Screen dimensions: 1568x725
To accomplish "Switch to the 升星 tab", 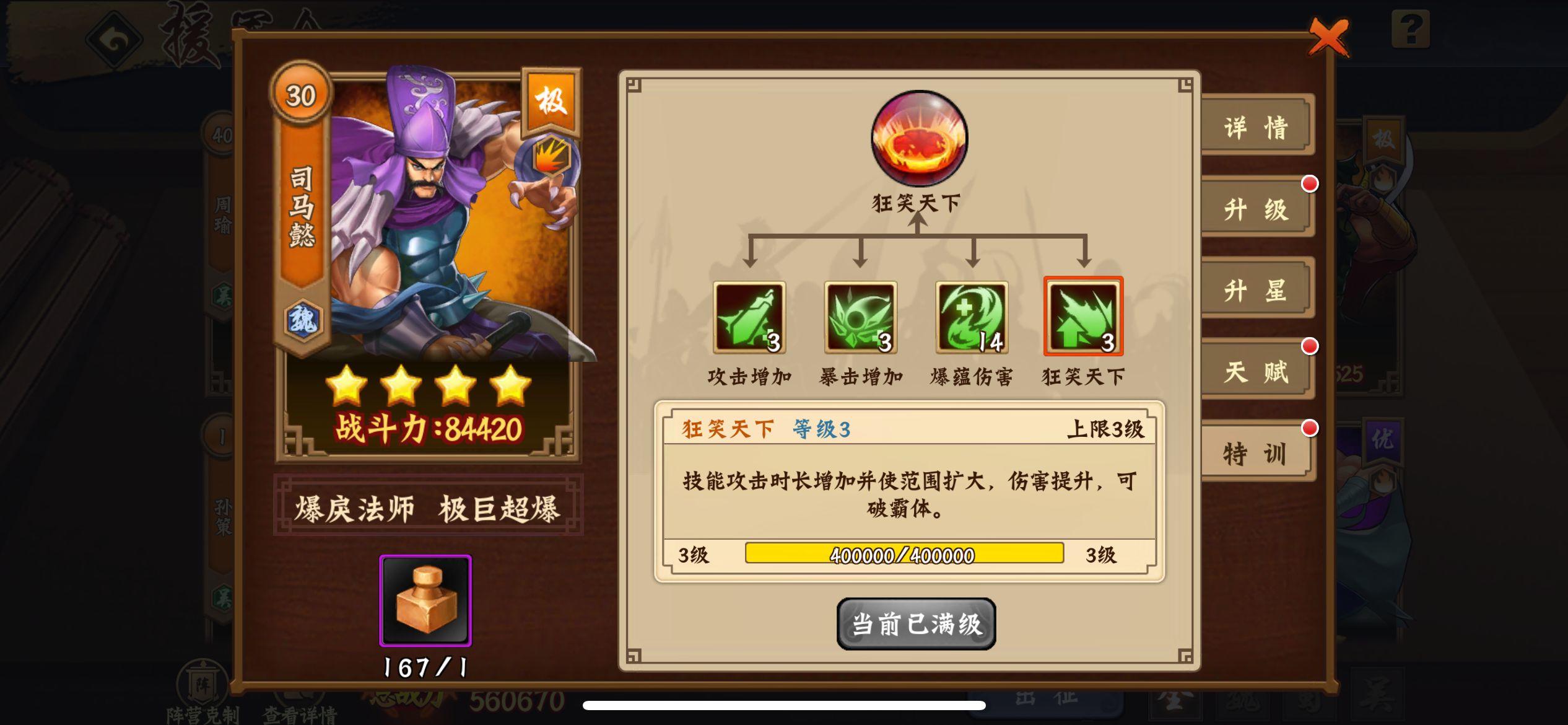I will pyautogui.click(x=1257, y=289).
